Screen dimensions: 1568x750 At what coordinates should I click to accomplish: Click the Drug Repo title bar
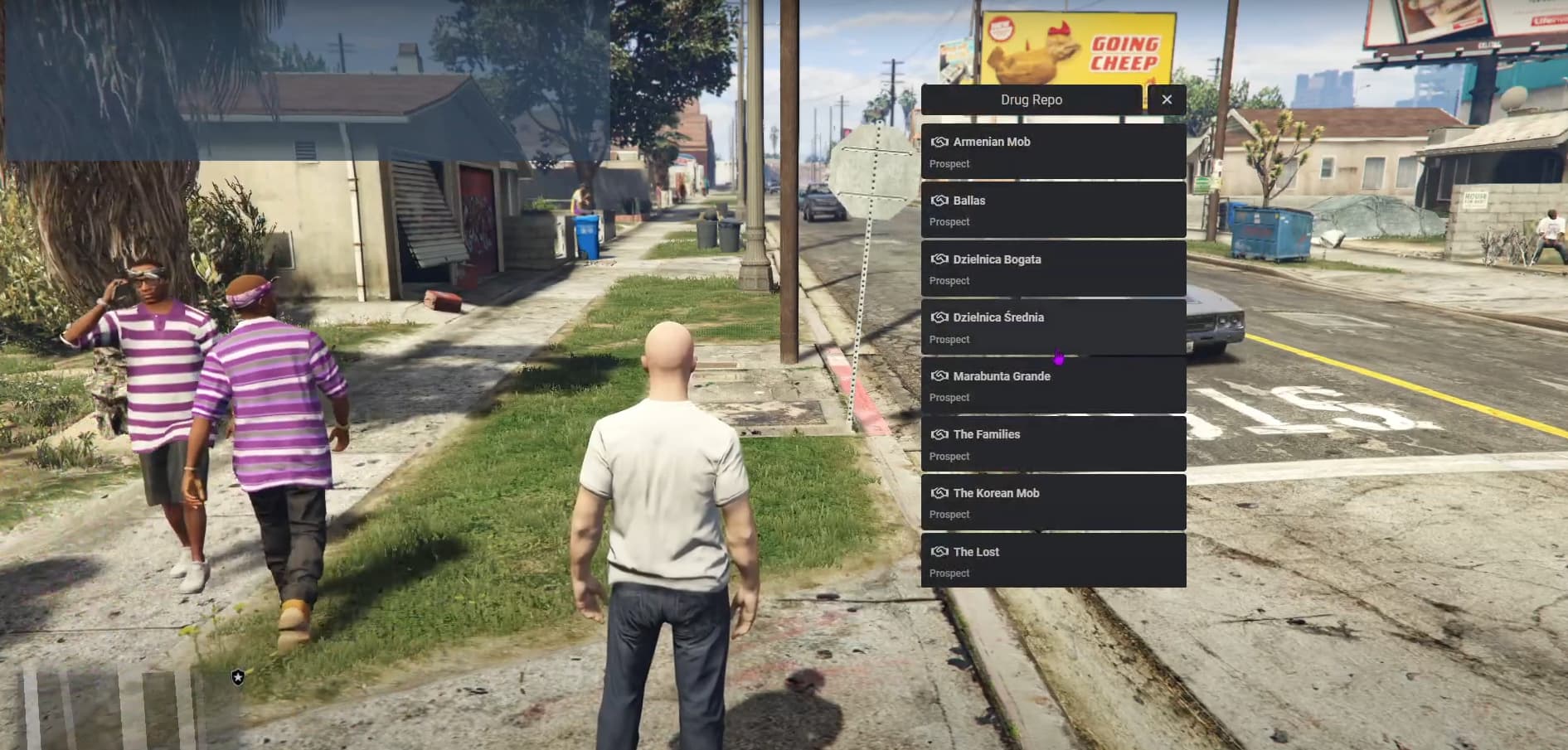tap(1032, 99)
